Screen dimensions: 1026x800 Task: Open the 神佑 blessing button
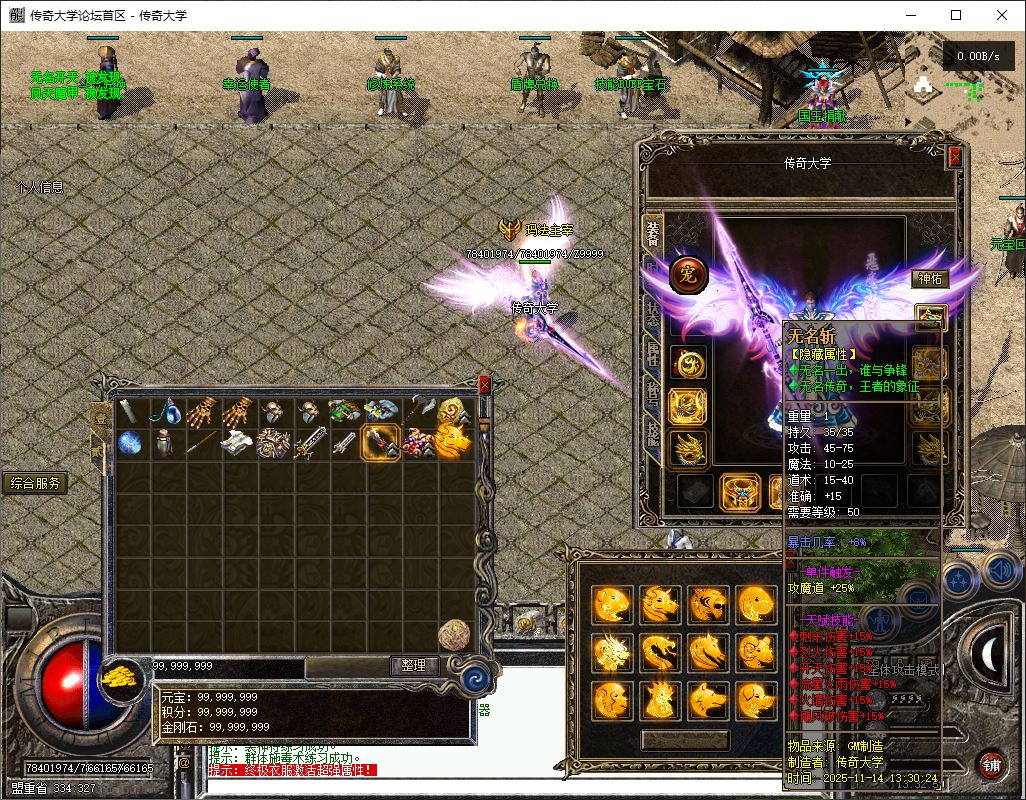[x=930, y=279]
